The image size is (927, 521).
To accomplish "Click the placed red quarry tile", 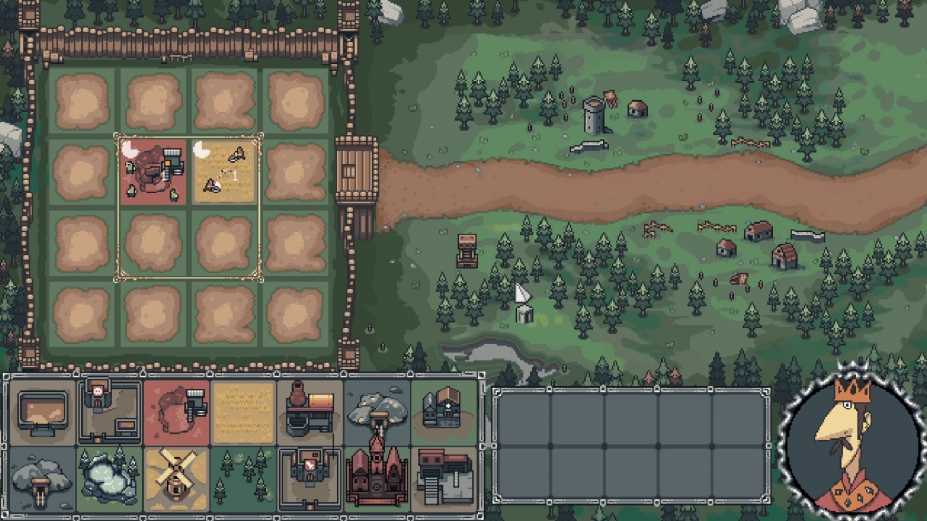I will point(153,171).
